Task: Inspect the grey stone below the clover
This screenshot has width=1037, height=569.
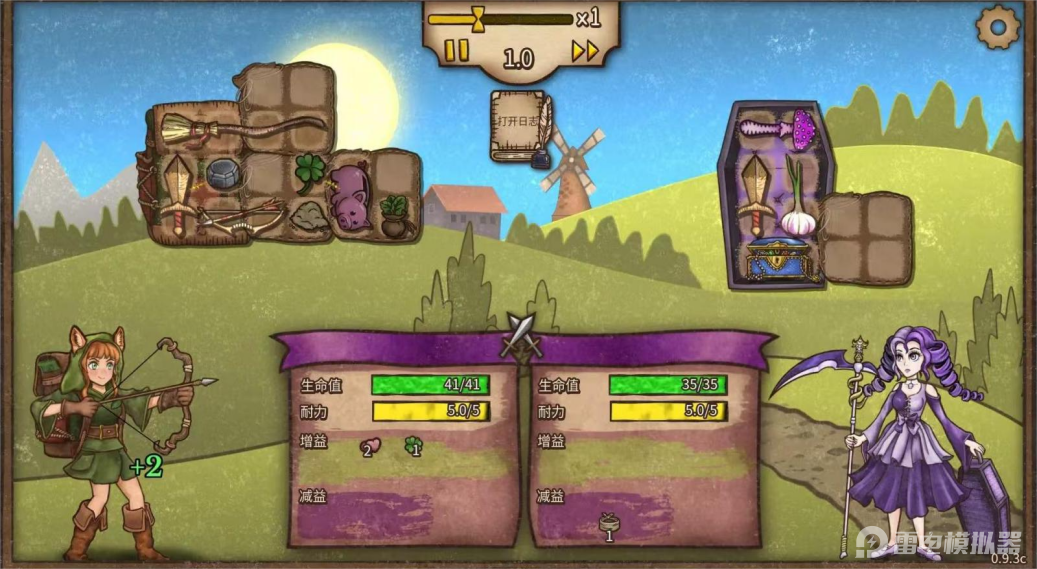Action: 308,216
